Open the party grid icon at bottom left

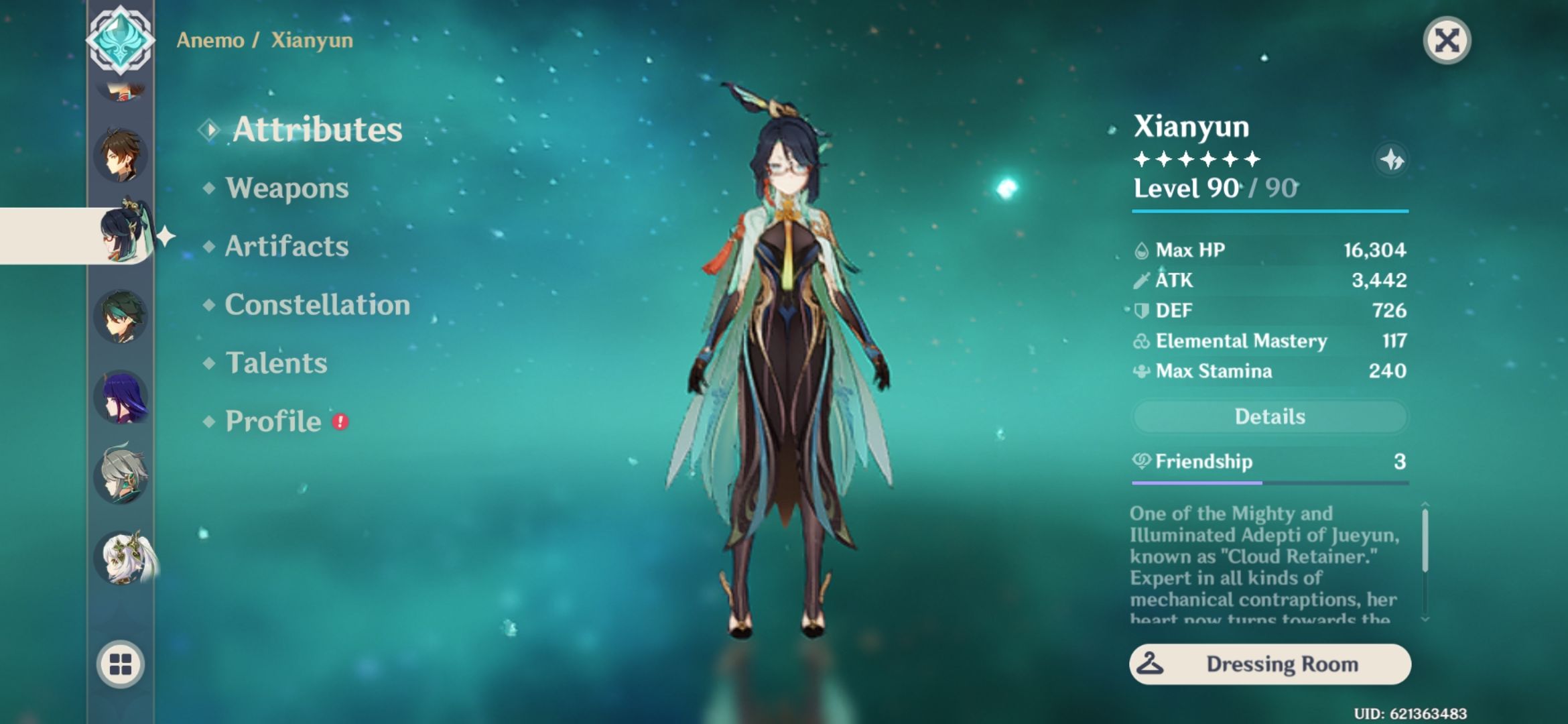tap(122, 664)
